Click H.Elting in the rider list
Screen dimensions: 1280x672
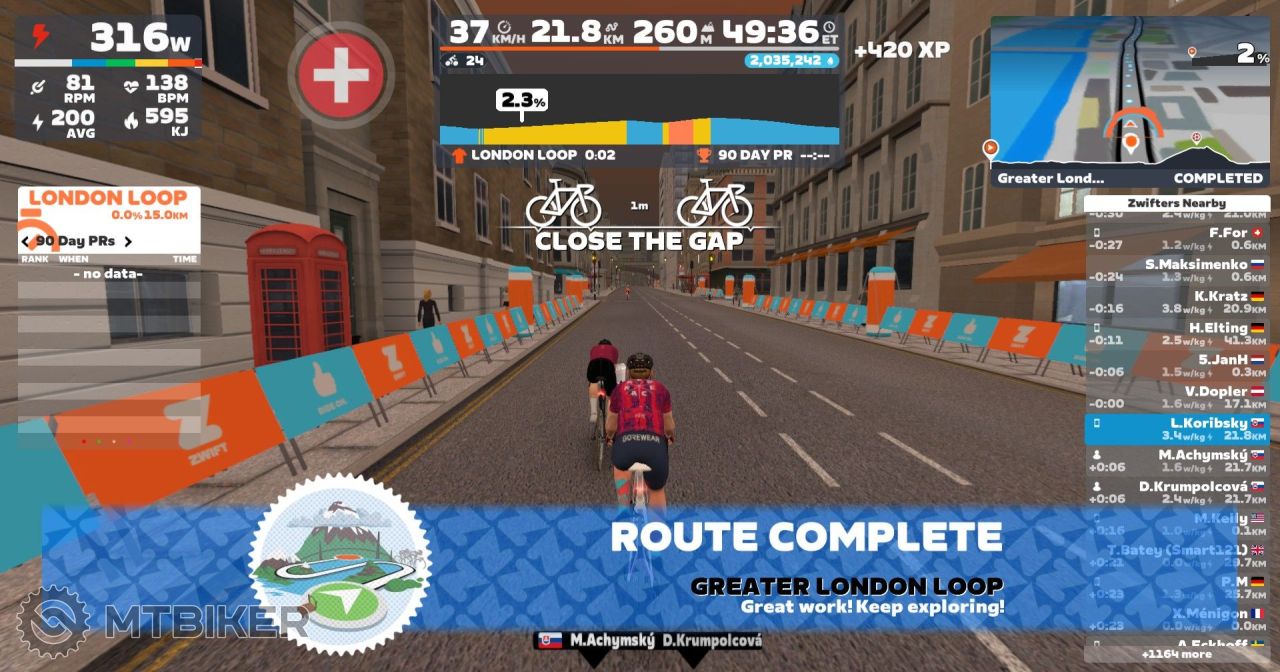(x=1177, y=334)
